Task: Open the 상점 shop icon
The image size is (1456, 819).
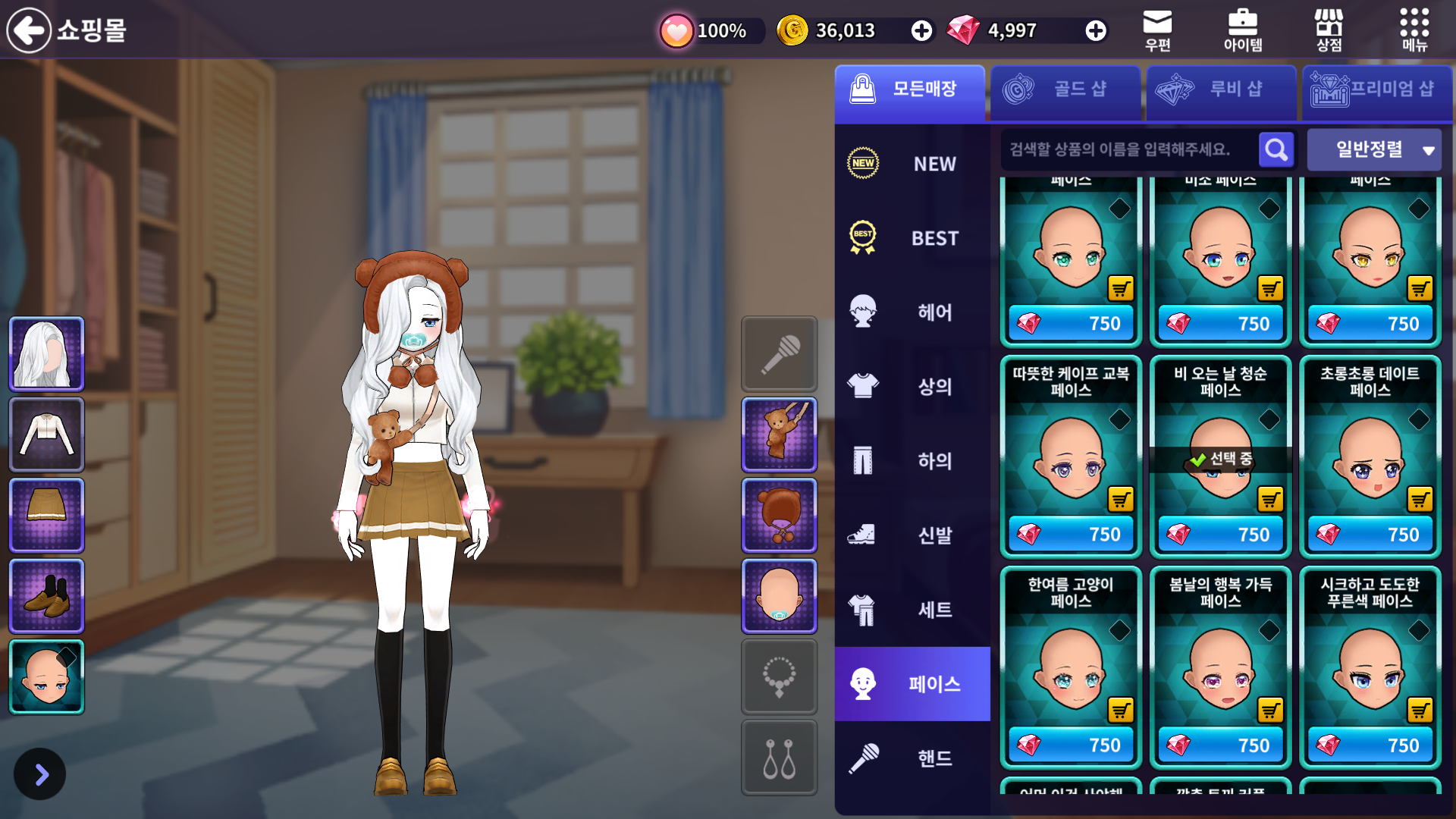Action: coord(1329,30)
